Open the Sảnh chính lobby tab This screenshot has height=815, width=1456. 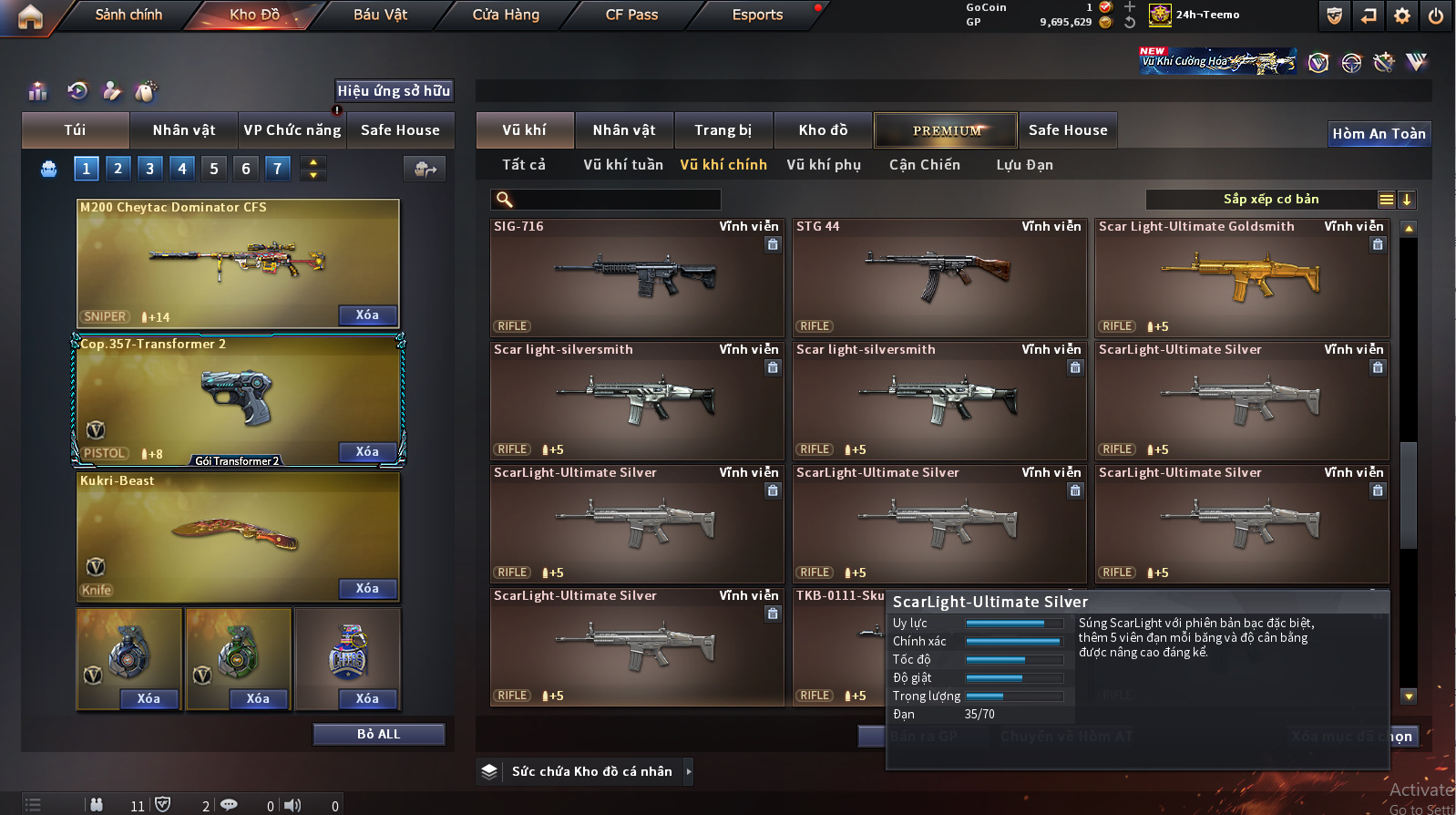pyautogui.click(x=128, y=15)
